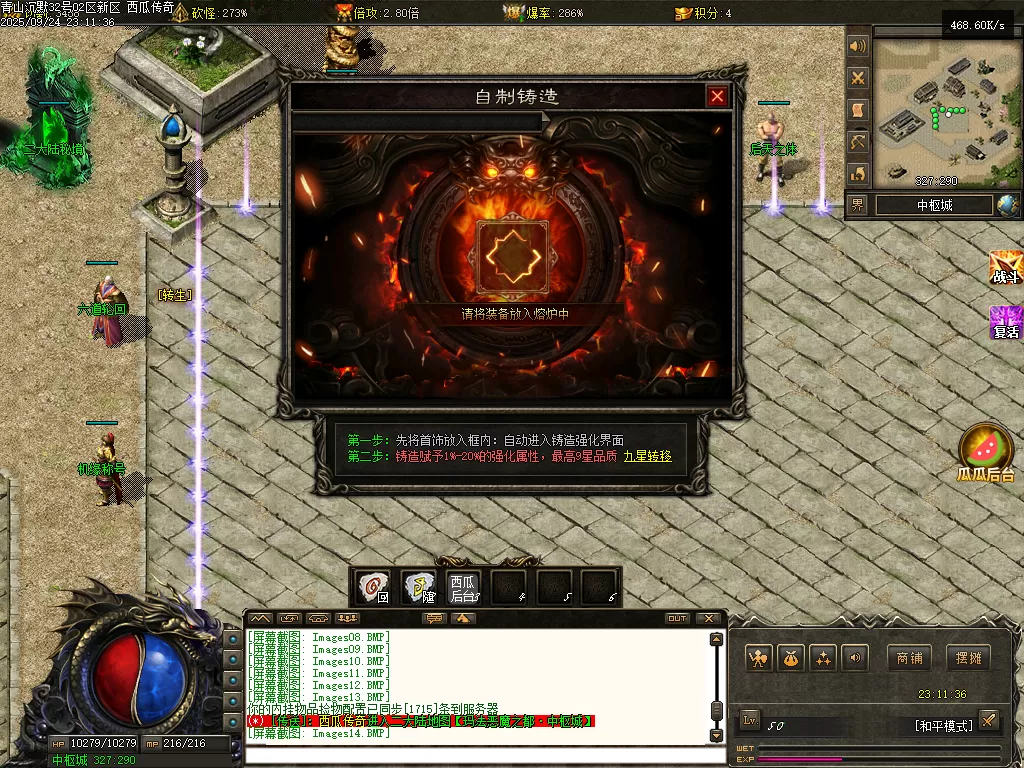Use the 回 return scroll hotbar slot
This screenshot has height=768, width=1024.
click(374, 587)
